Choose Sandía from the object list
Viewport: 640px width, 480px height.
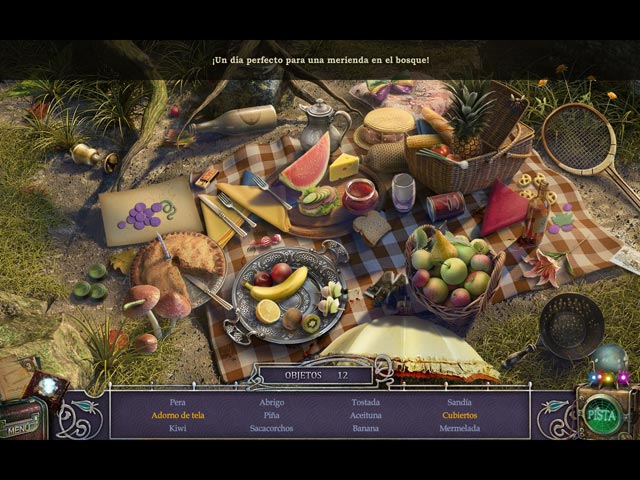pyautogui.click(x=459, y=402)
